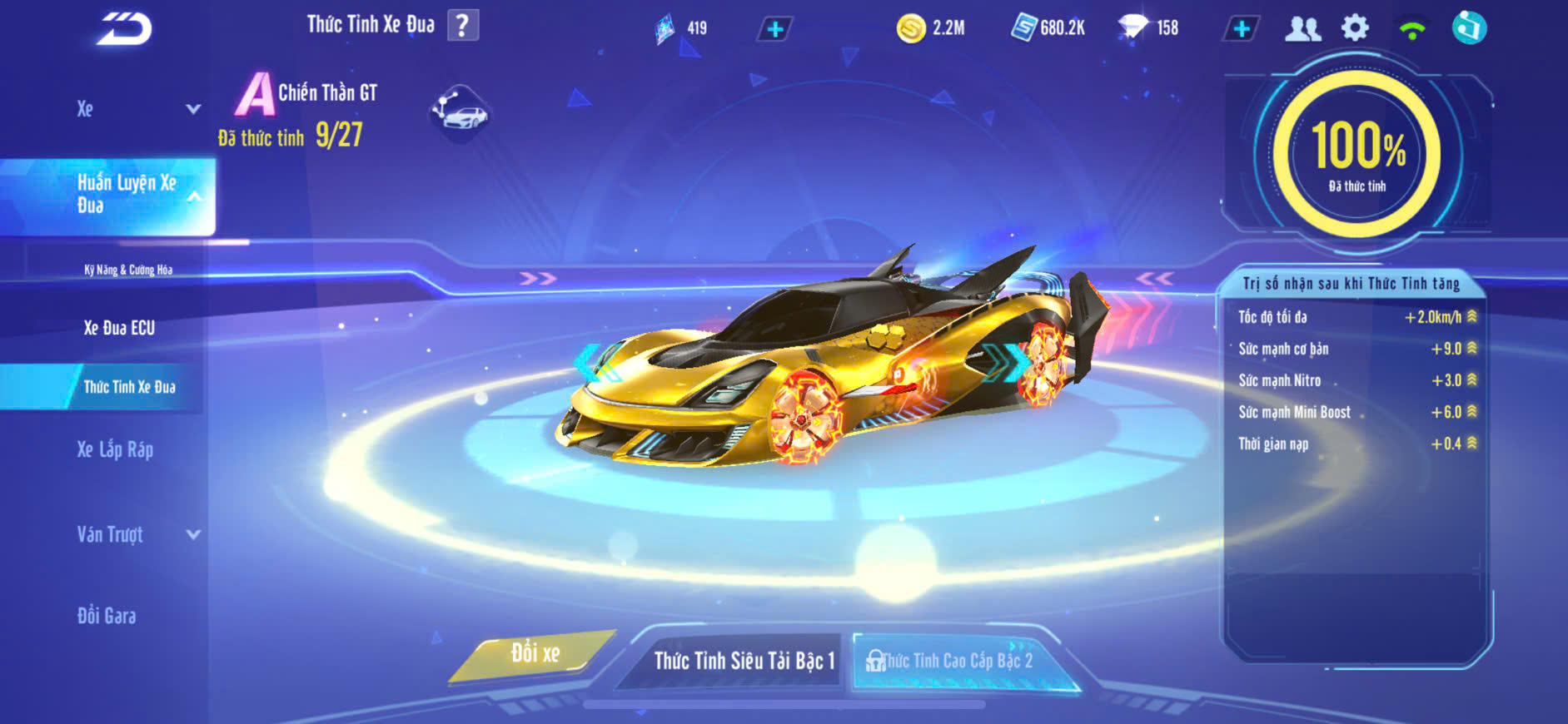Open the car awakening tree icon

tap(460, 112)
